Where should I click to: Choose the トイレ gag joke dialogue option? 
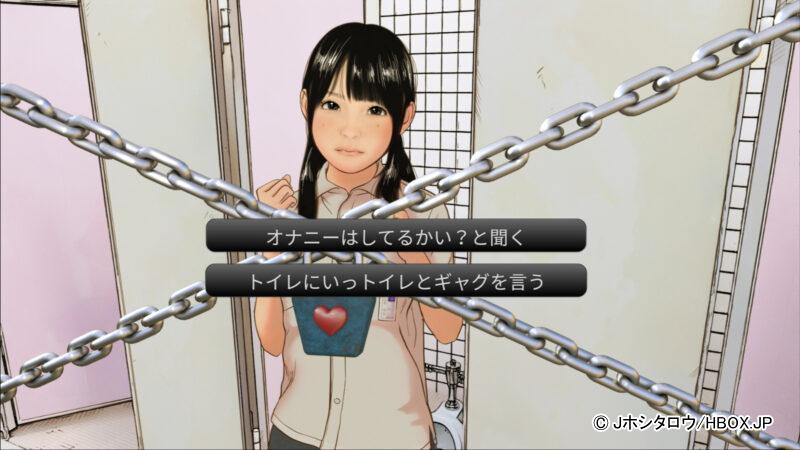click(x=396, y=281)
